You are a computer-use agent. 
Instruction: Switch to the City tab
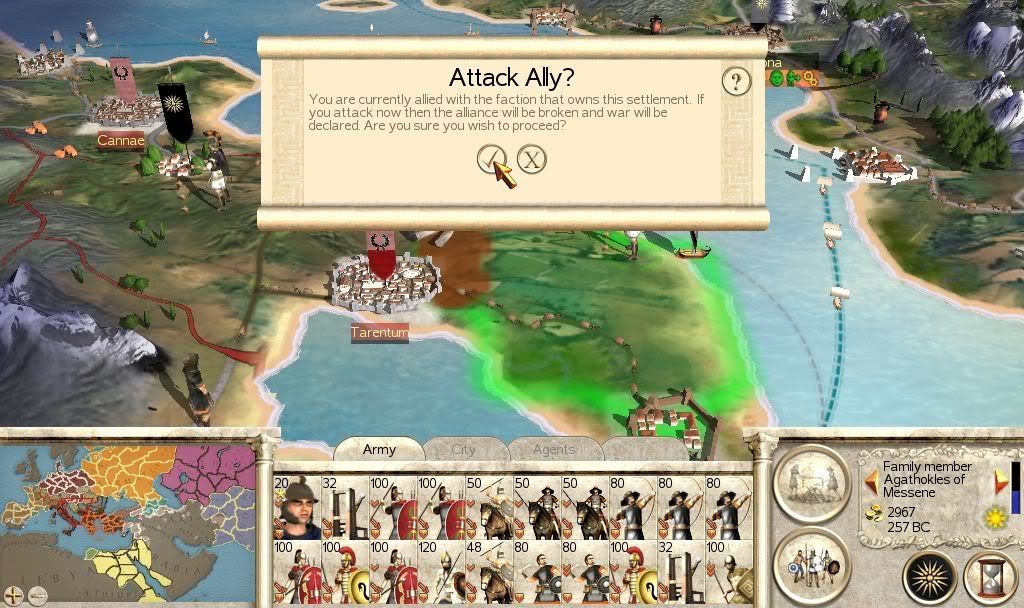click(x=464, y=450)
